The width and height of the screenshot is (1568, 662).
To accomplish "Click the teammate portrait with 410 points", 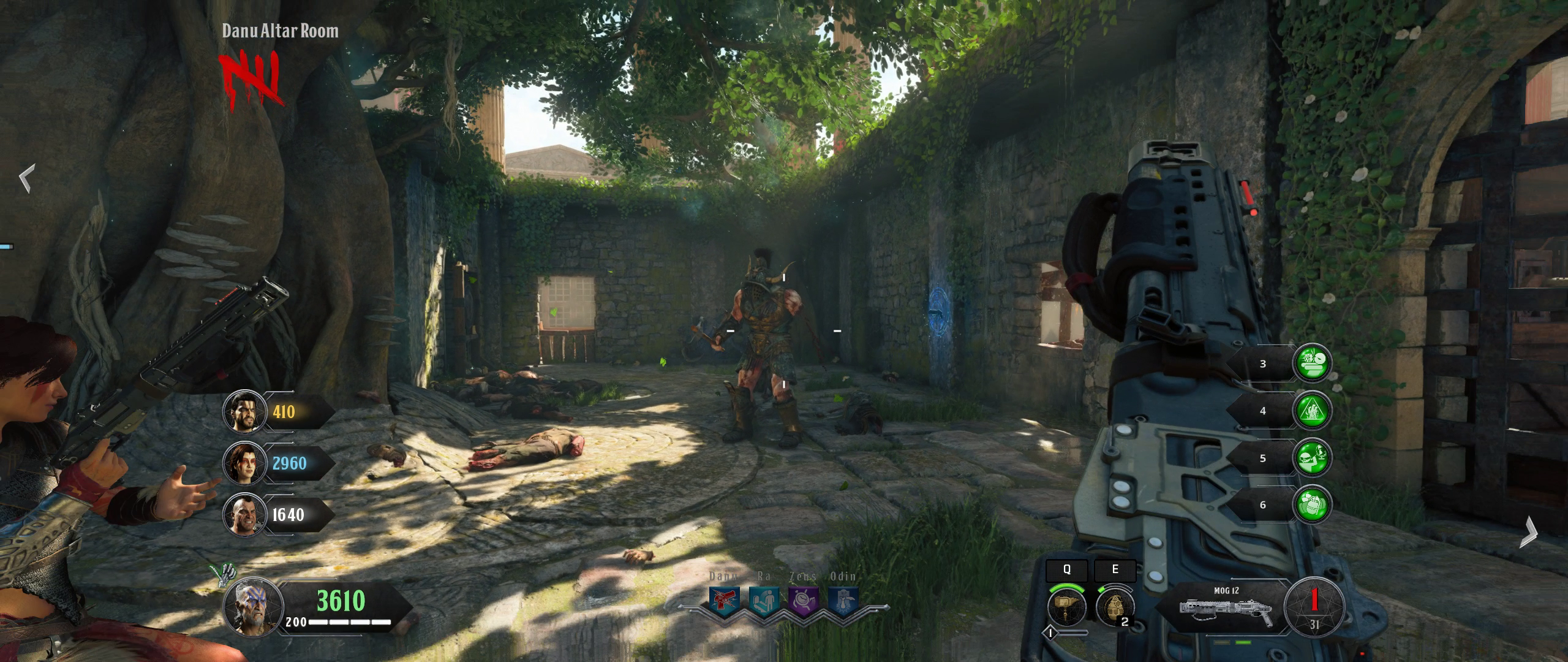I will [x=244, y=411].
